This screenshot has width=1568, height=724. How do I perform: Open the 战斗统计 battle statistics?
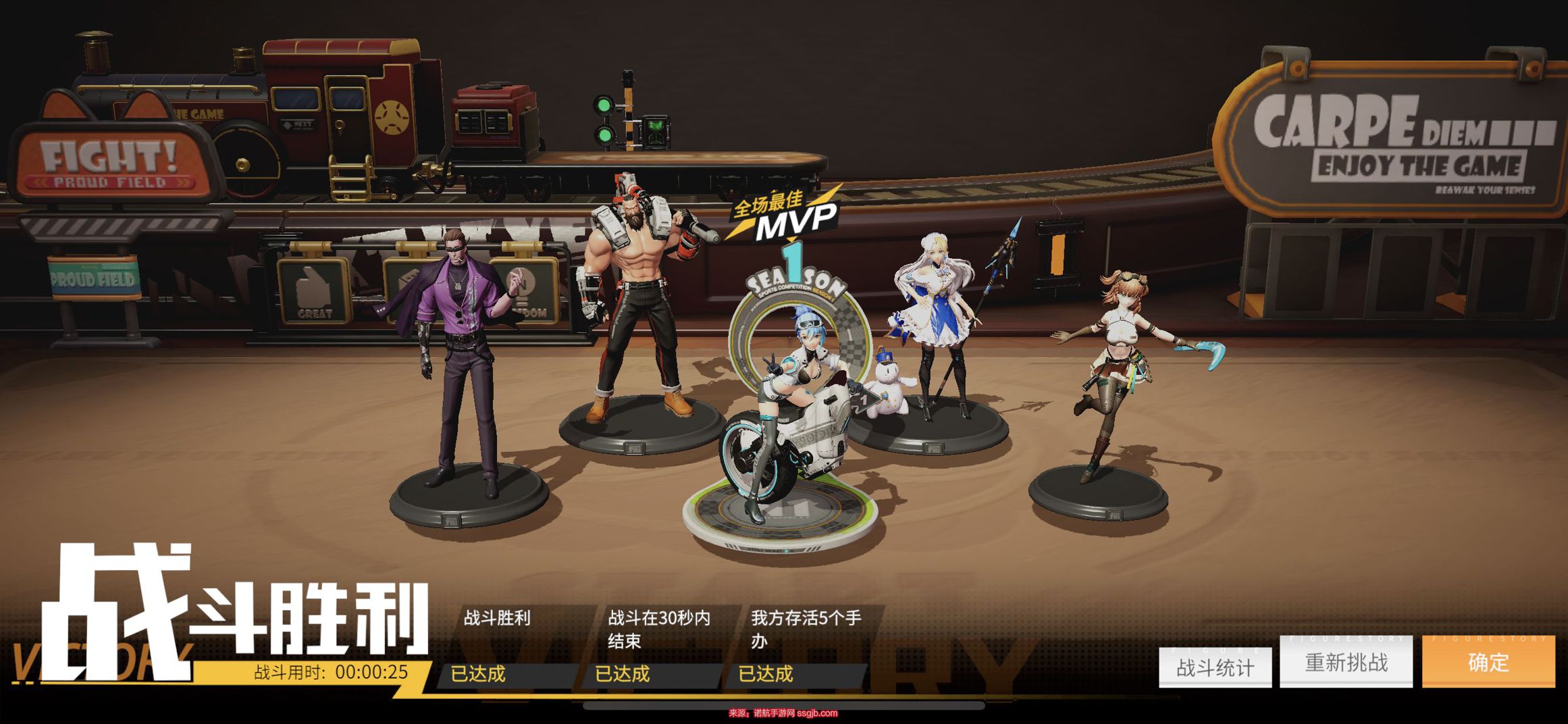[1215, 667]
